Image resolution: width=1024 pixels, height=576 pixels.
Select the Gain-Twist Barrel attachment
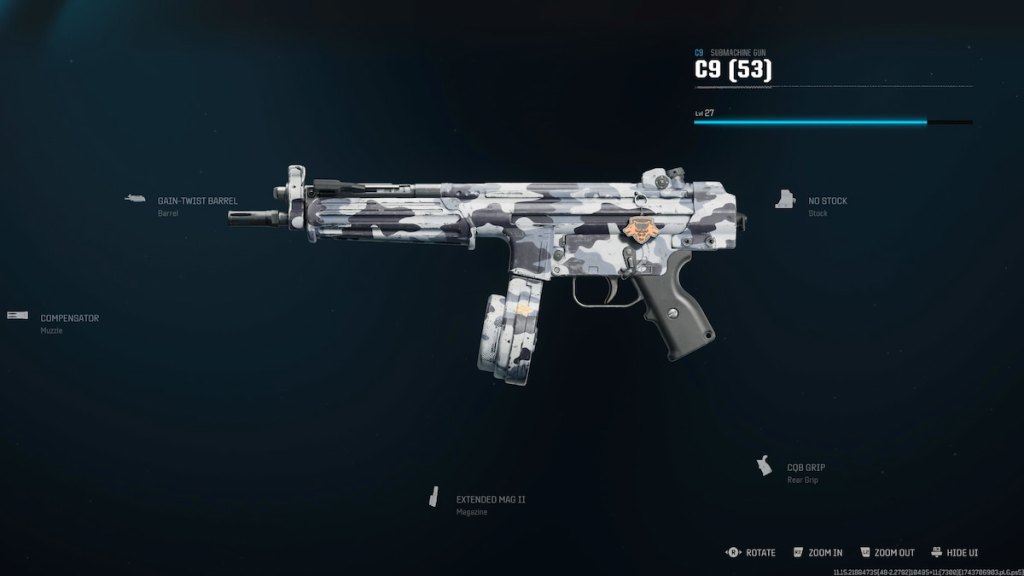coord(197,201)
